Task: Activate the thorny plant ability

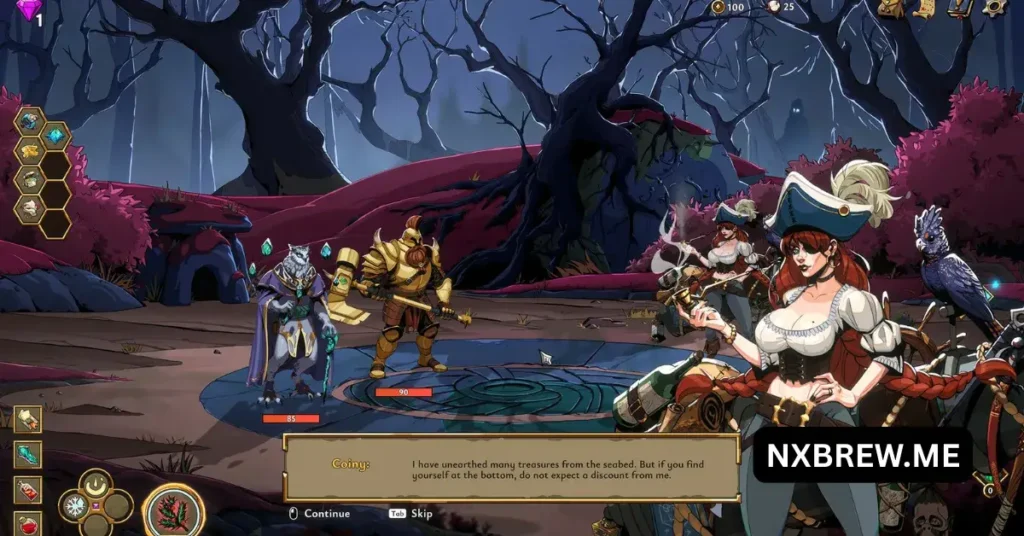Action: (173, 510)
